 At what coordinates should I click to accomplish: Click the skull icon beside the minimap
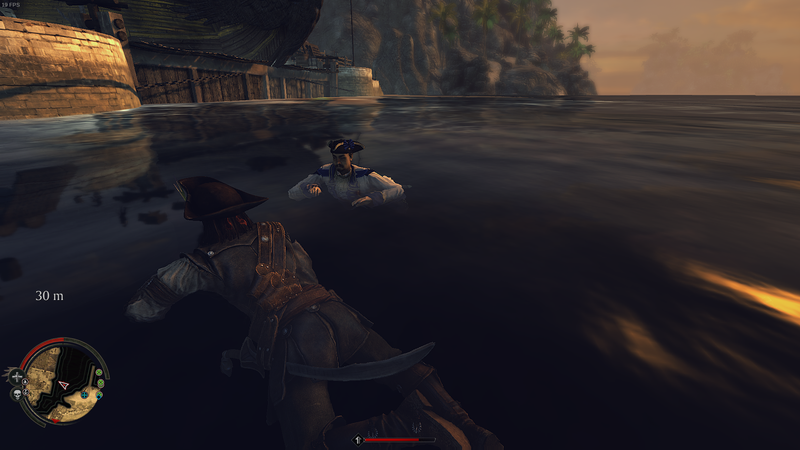click(19, 395)
